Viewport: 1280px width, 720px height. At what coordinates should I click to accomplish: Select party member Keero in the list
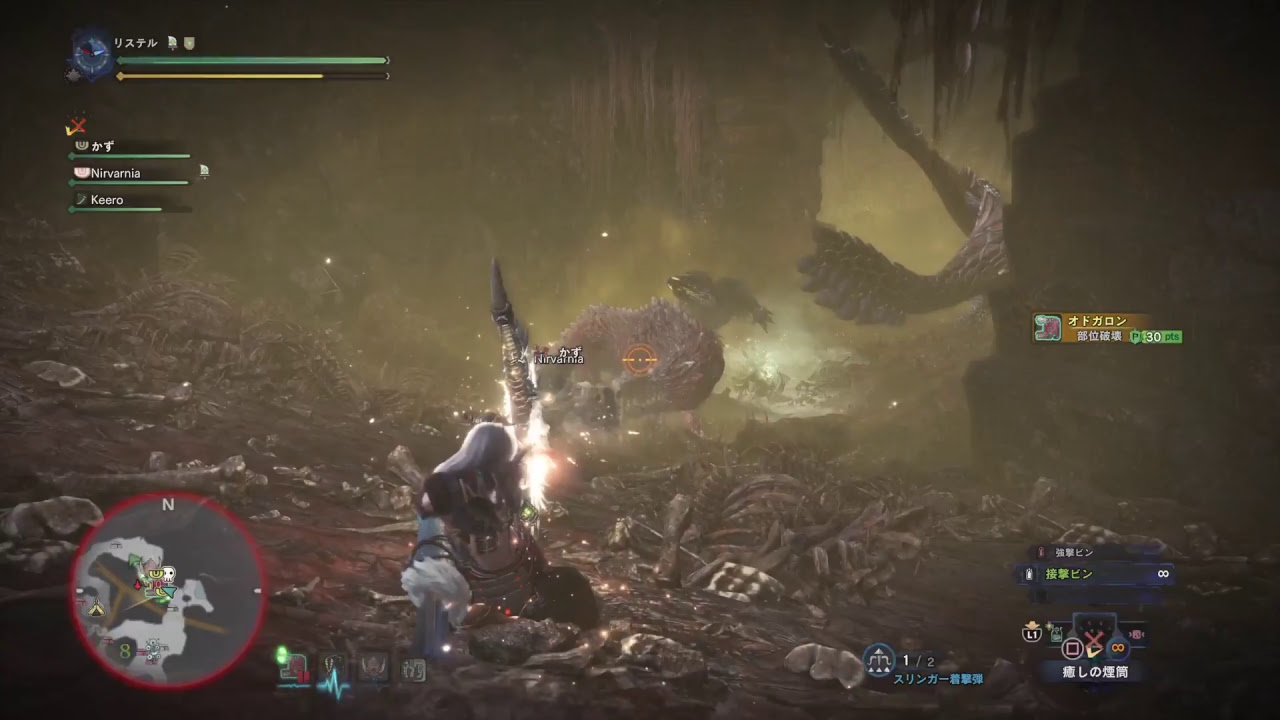click(x=106, y=200)
